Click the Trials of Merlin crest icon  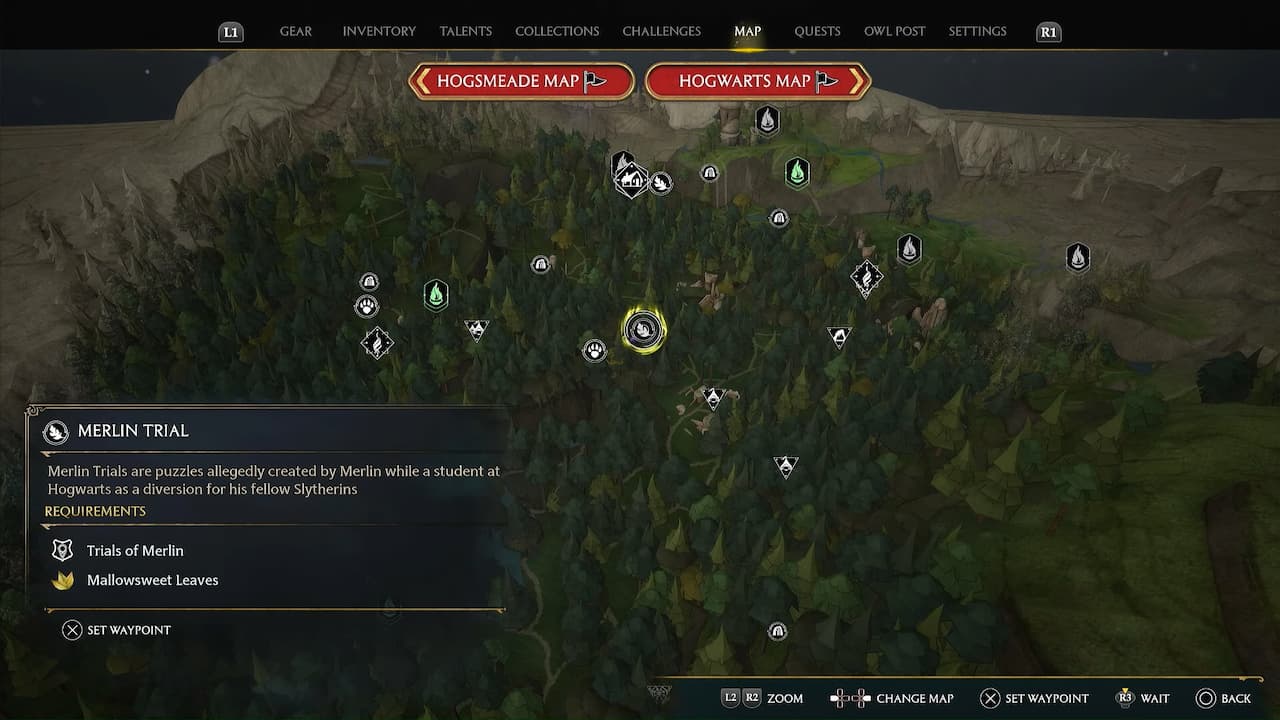click(62, 550)
